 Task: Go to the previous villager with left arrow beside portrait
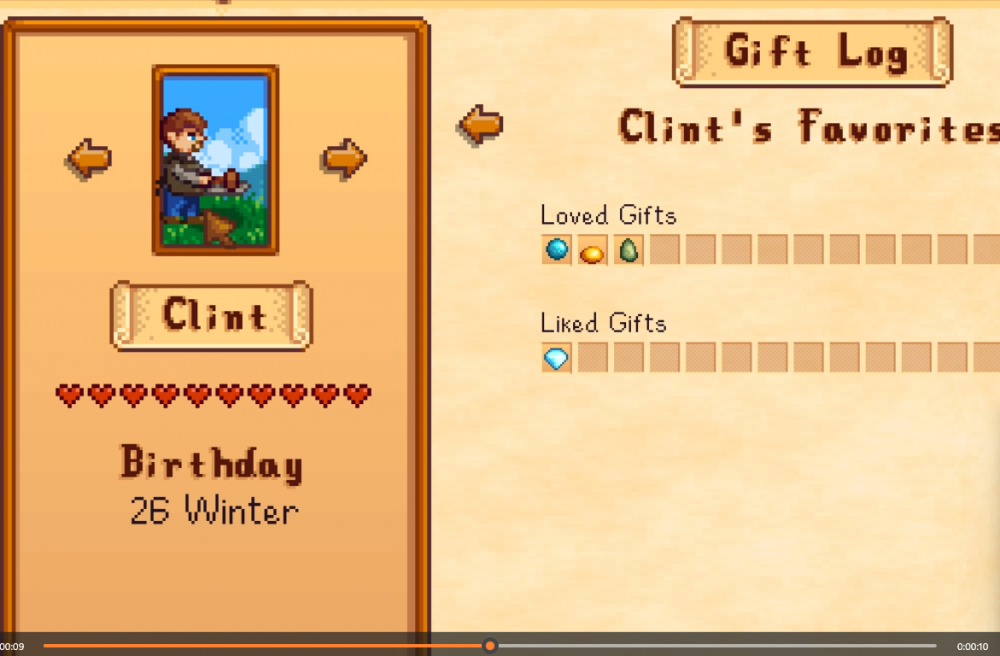click(x=89, y=158)
